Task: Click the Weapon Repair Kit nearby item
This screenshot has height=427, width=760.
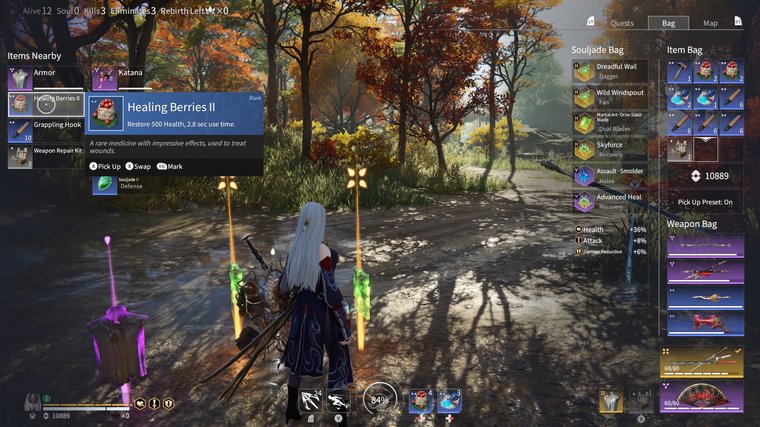Action: pyautogui.click(x=46, y=156)
